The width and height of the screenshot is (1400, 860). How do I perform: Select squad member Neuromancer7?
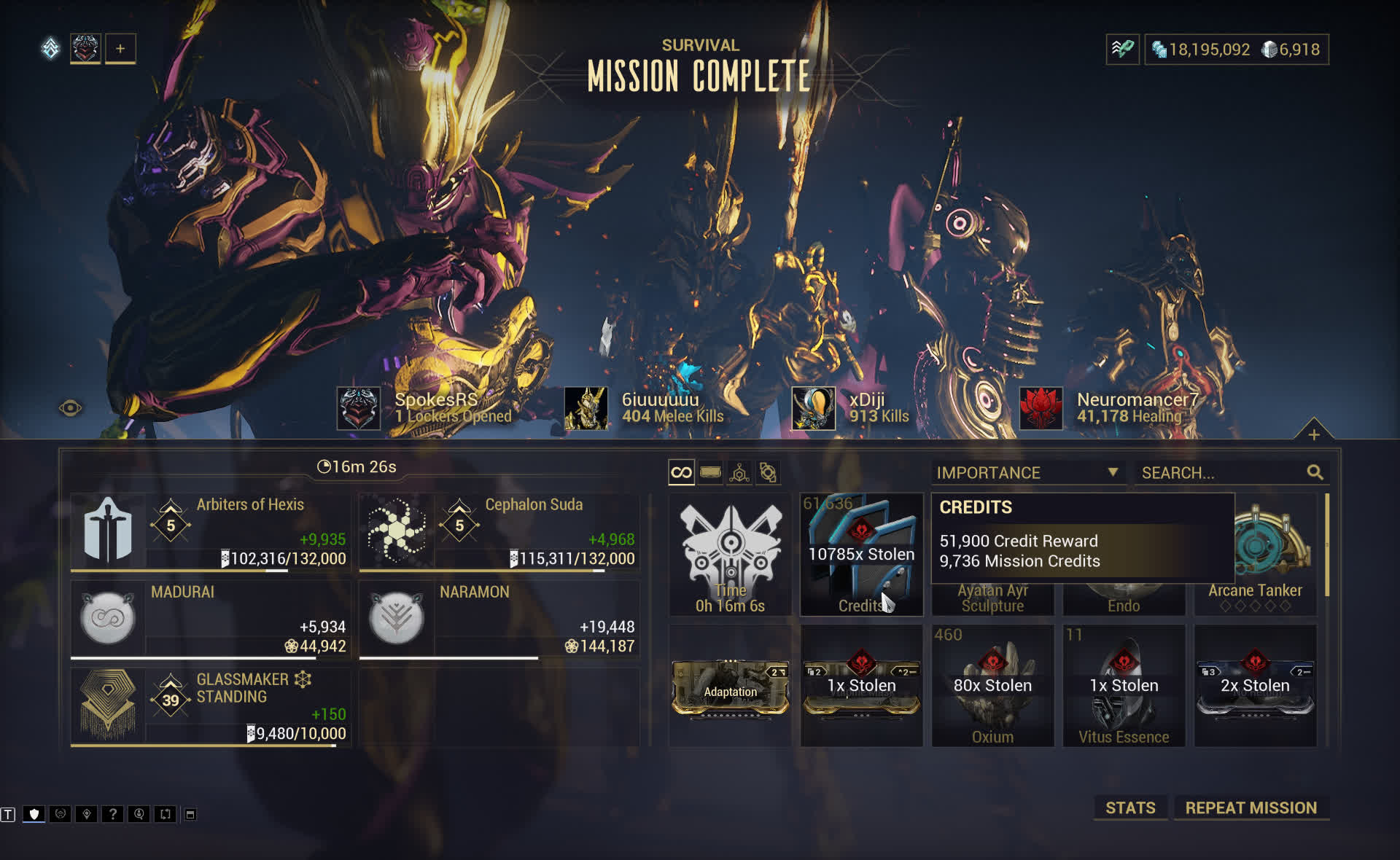pos(1108,408)
